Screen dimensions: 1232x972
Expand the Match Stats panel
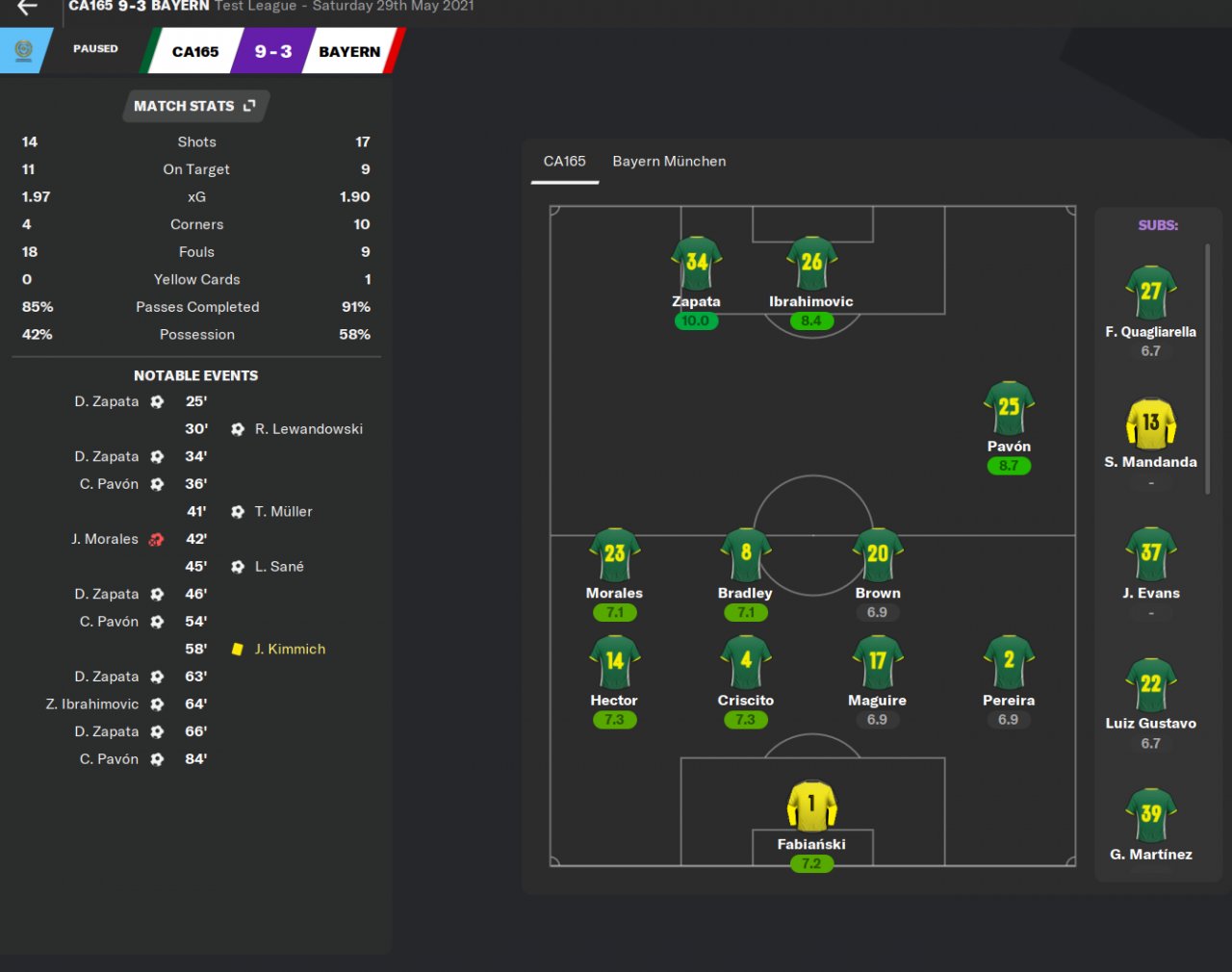click(195, 106)
